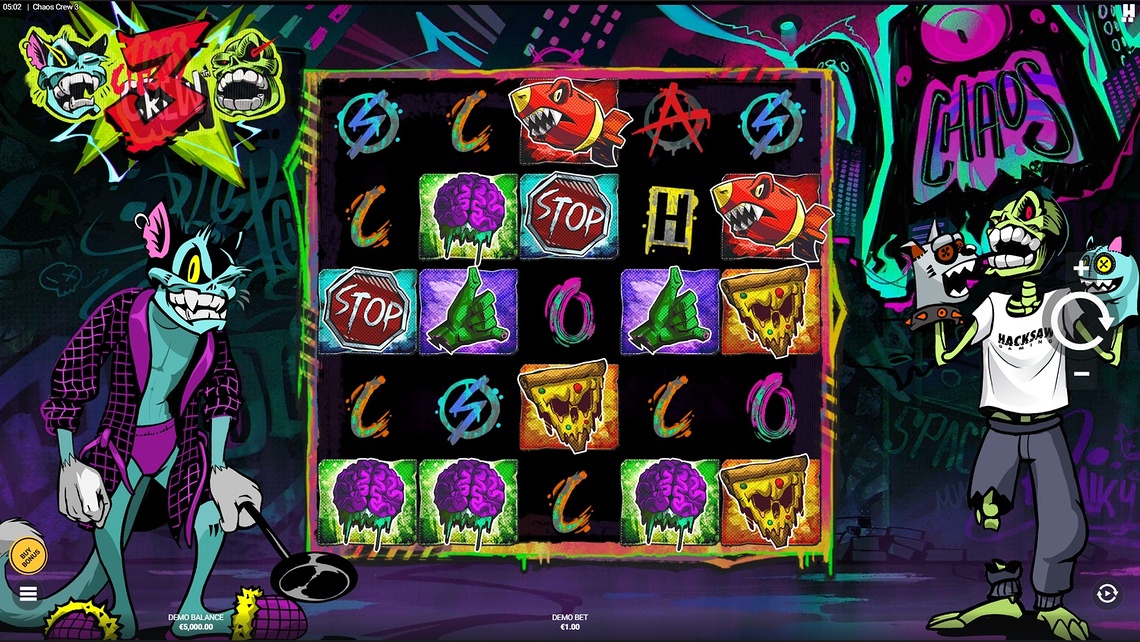This screenshot has width=1140, height=642.
Task: Activate the autoplay button
Action: (x=1106, y=594)
